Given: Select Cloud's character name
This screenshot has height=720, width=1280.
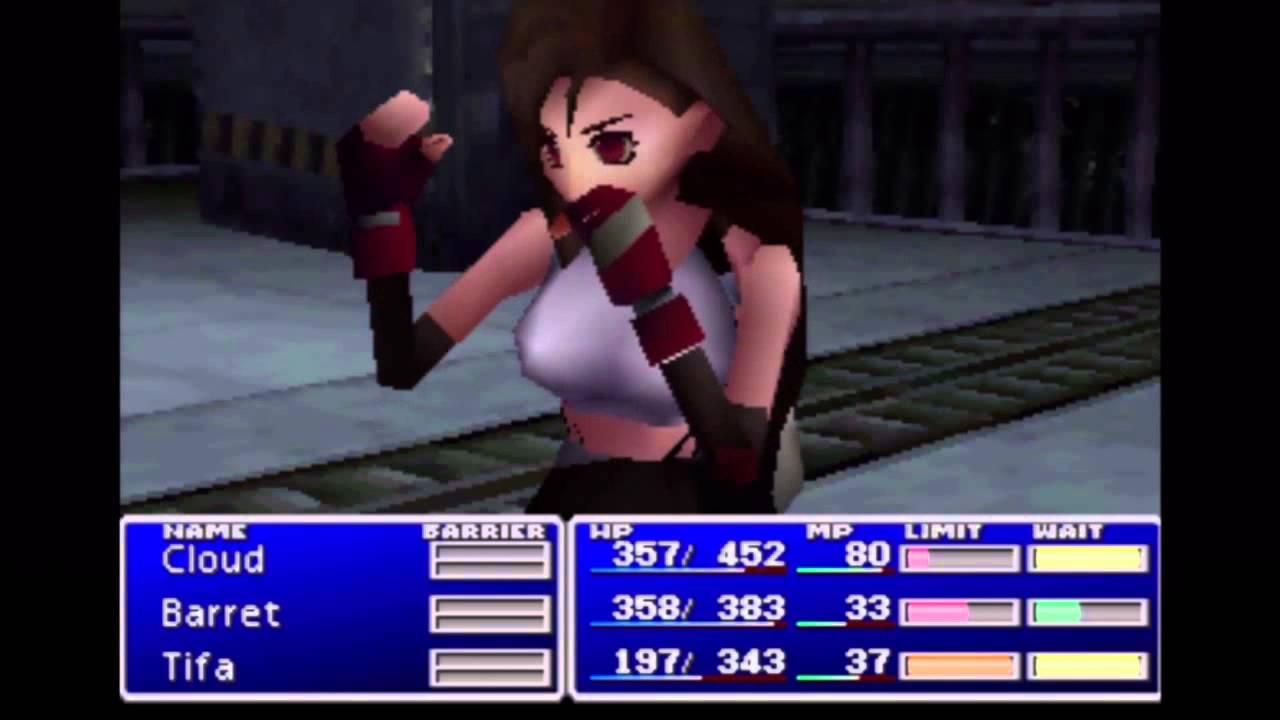Looking at the screenshot, I should (211, 560).
